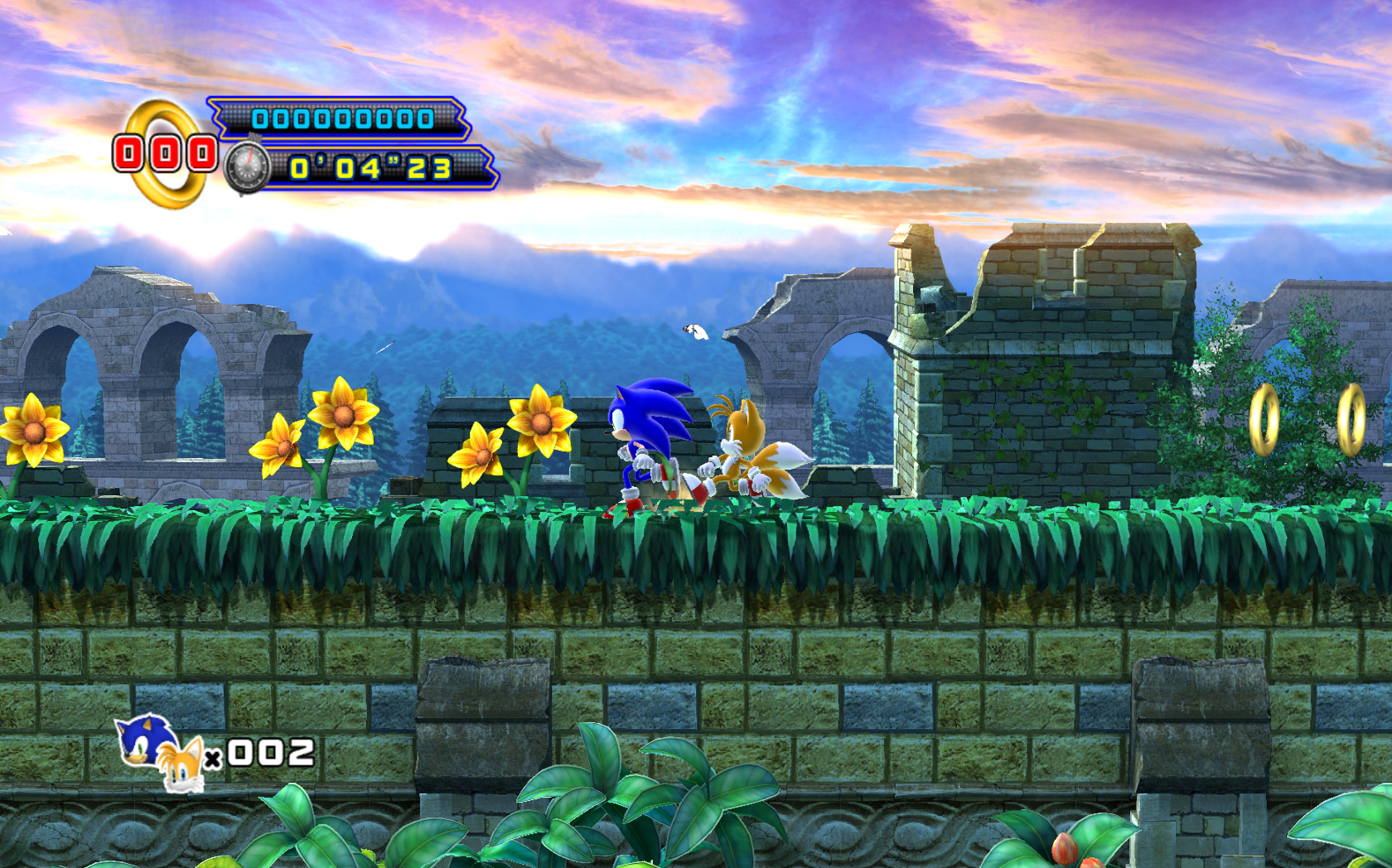This screenshot has width=1392, height=868.
Task: Select the stopwatch timer icon
Action: click(247, 168)
